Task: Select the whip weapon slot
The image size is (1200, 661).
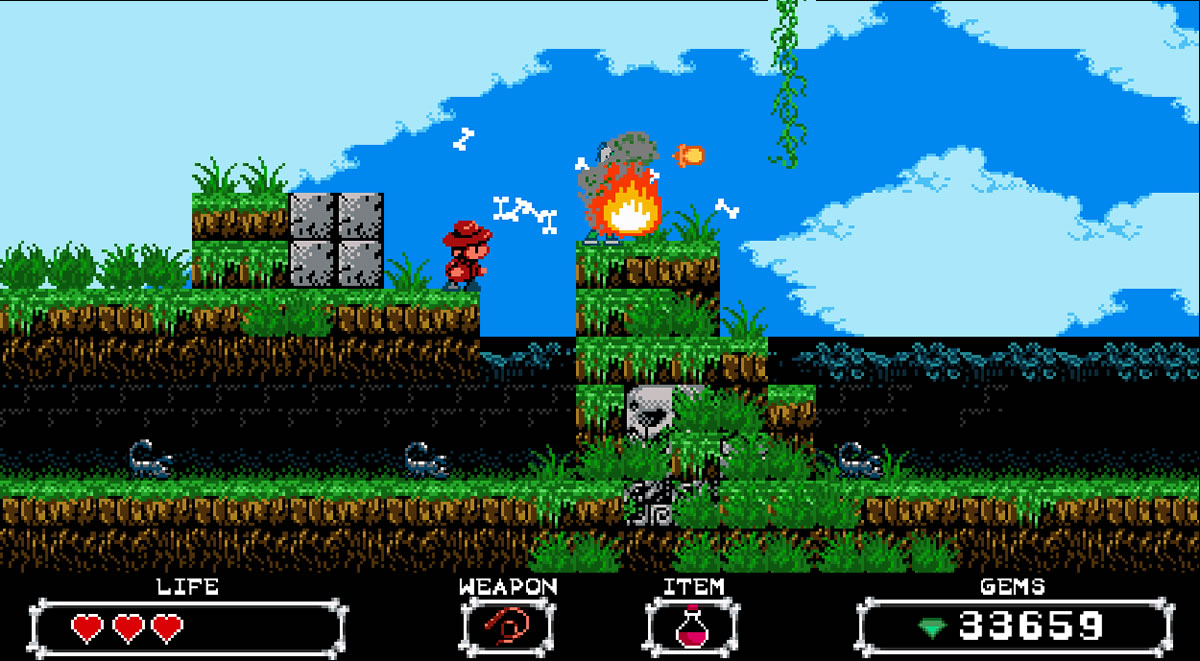Action: pos(507,627)
